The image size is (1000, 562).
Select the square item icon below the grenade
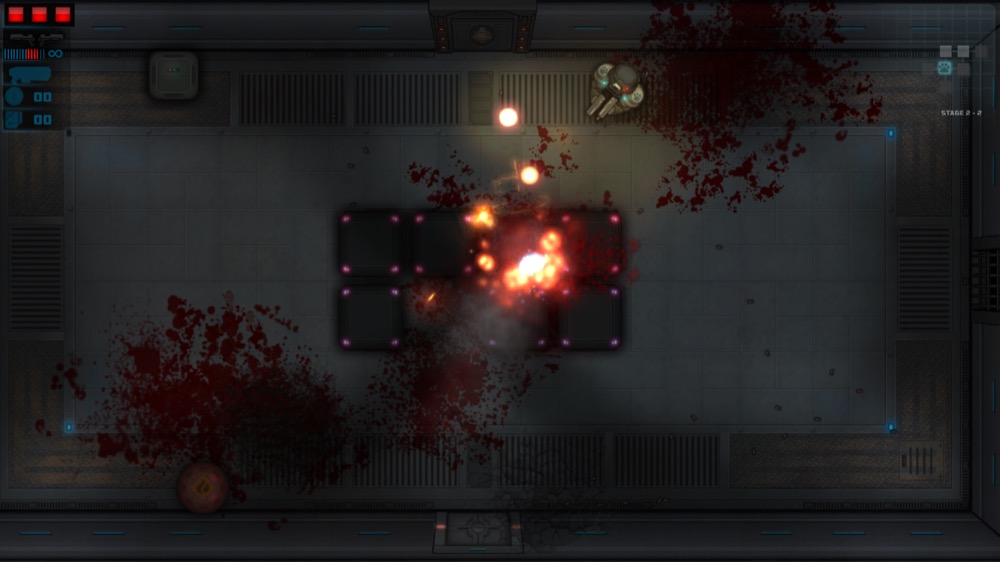point(14,119)
